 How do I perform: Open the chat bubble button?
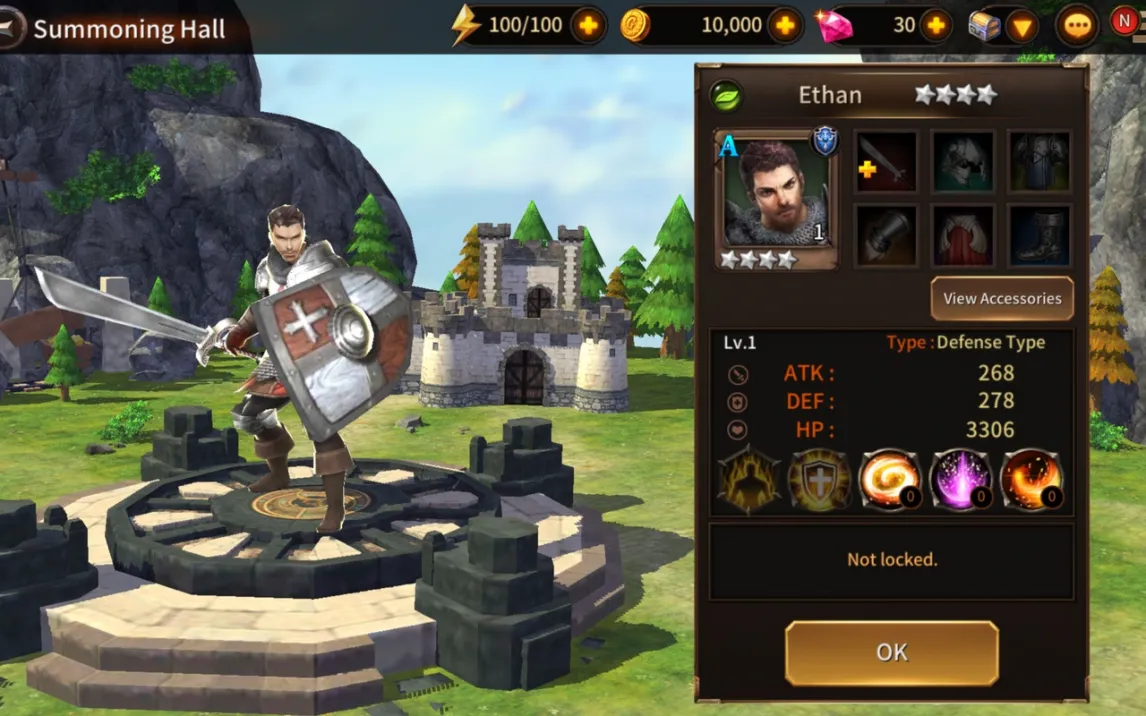(1077, 27)
